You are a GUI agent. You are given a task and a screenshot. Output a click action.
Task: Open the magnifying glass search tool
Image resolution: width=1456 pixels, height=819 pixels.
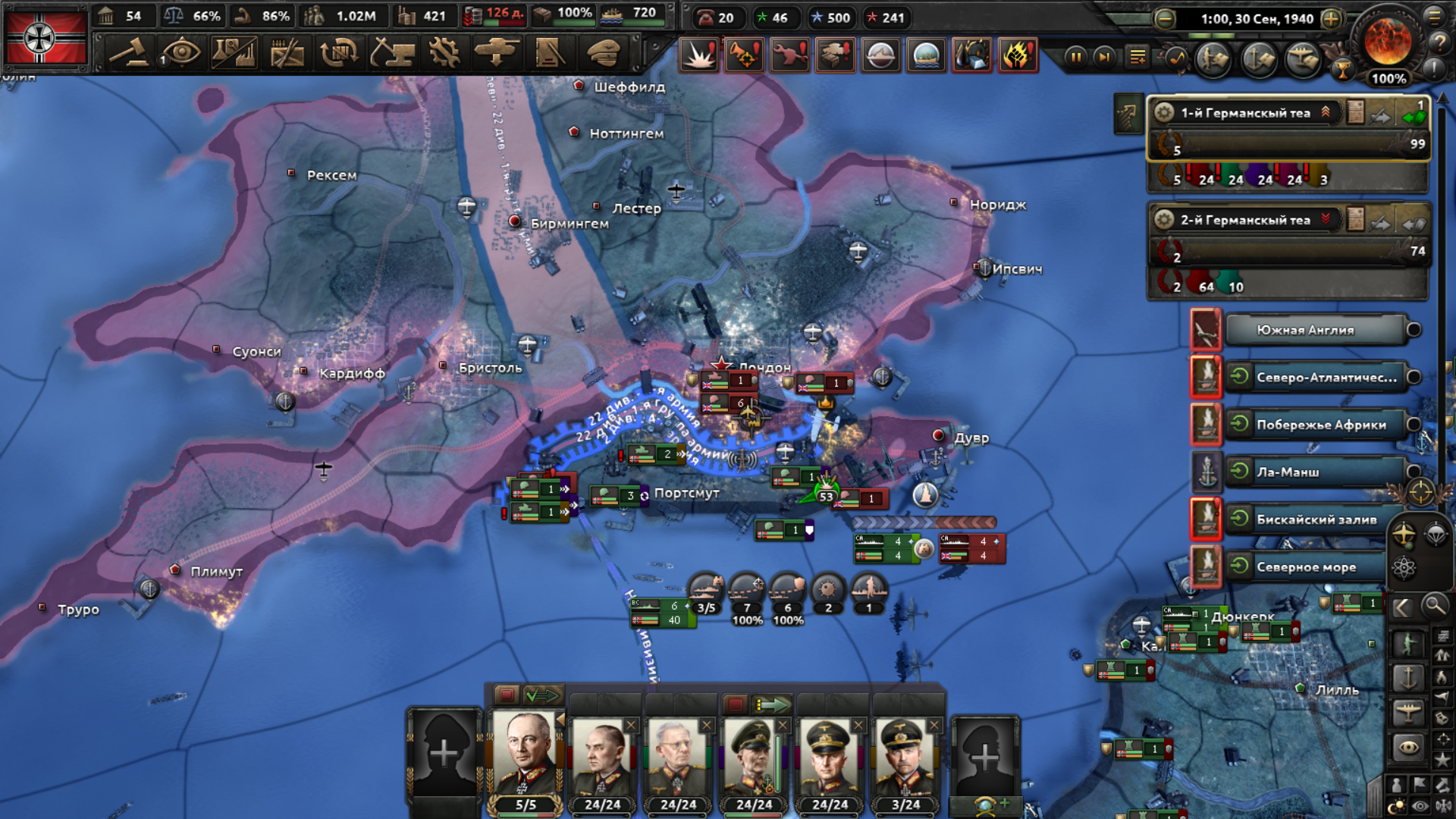[x=1434, y=606]
